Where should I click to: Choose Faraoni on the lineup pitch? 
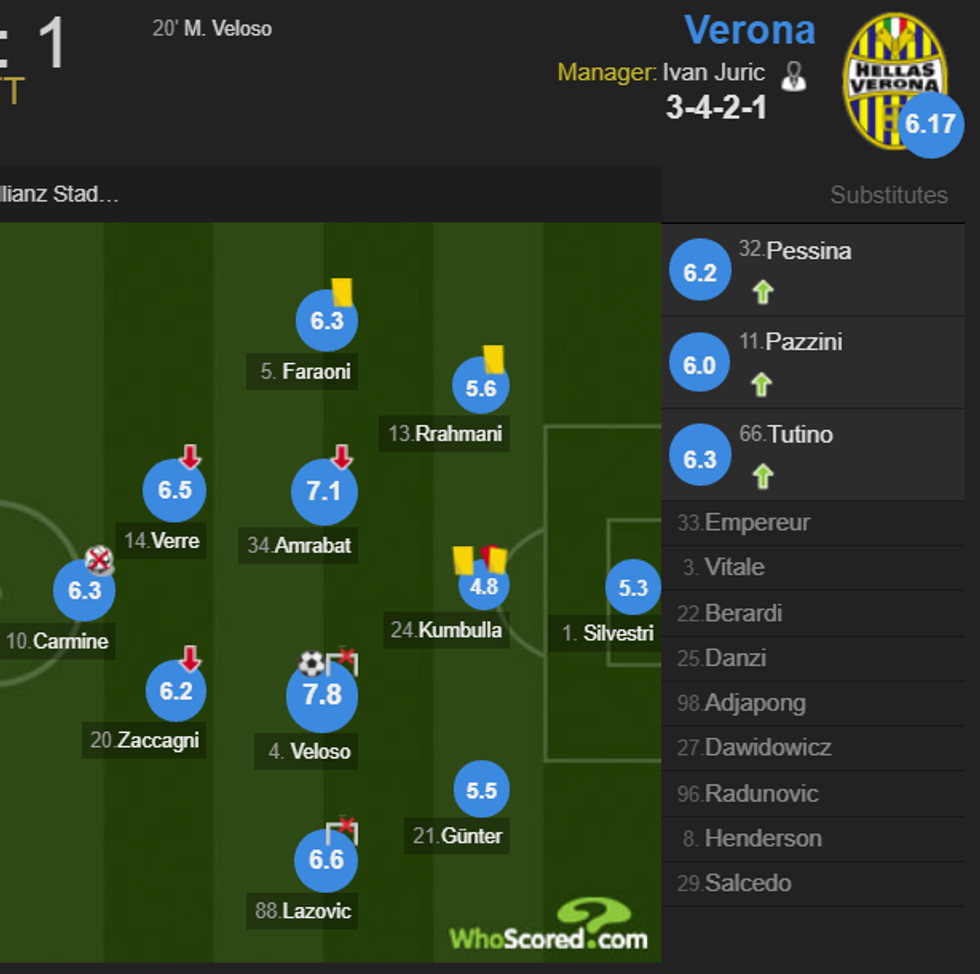coord(326,321)
